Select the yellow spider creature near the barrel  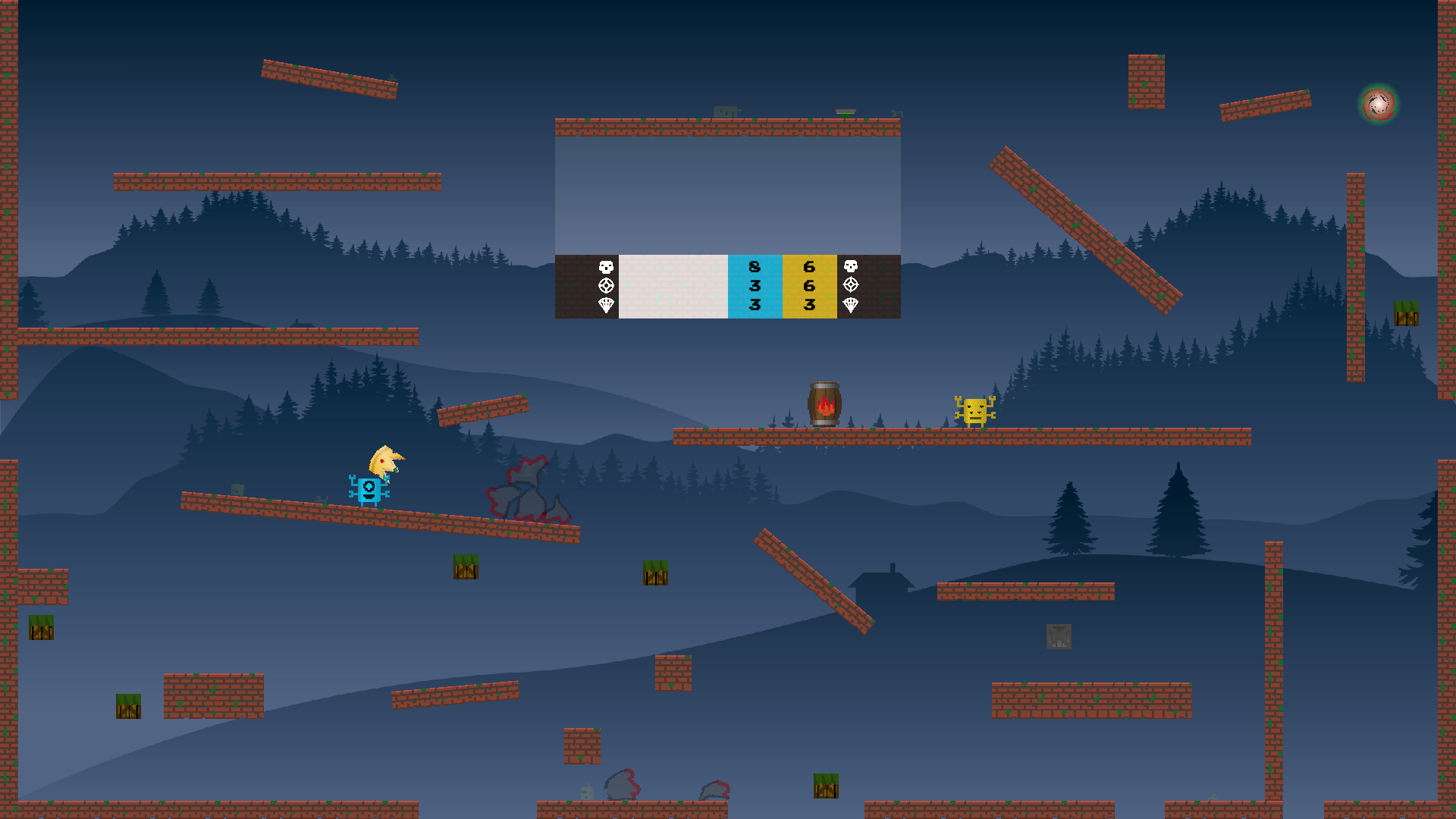tap(974, 412)
